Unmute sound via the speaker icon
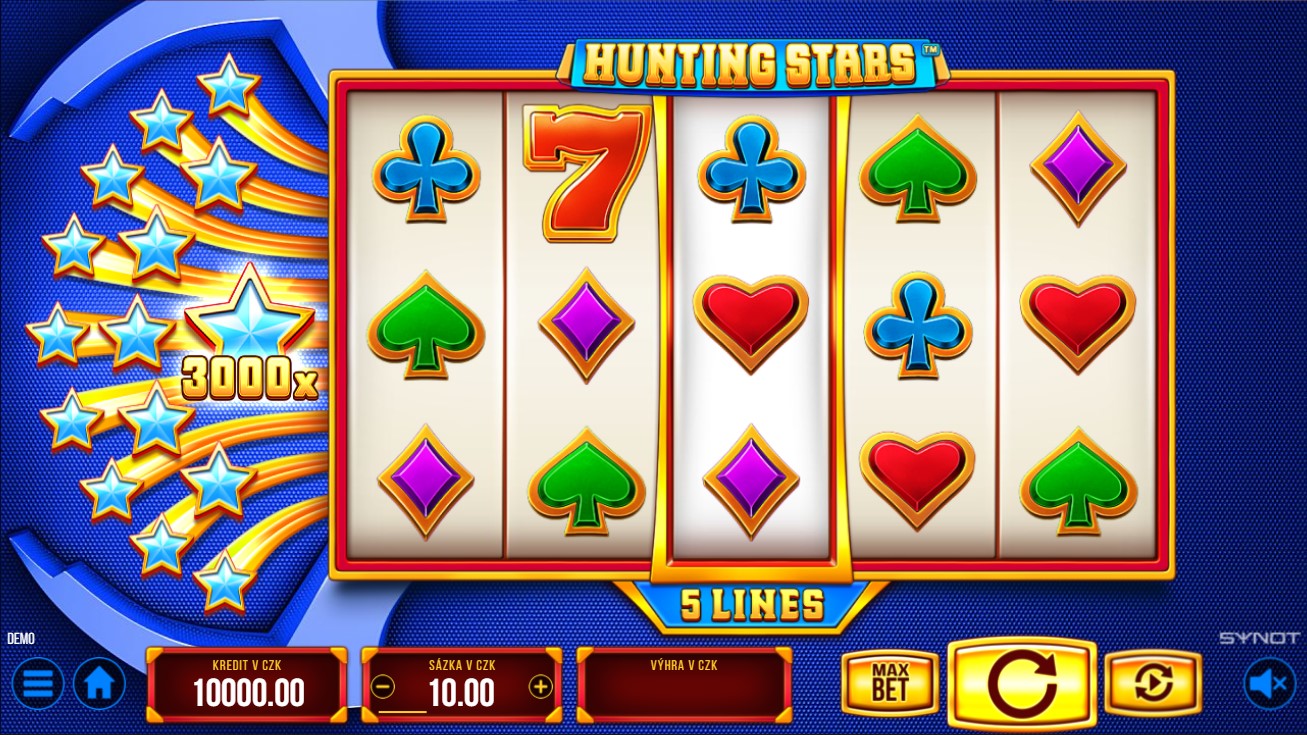This screenshot has width=1307, height=735. click(x=1268, y=683)
